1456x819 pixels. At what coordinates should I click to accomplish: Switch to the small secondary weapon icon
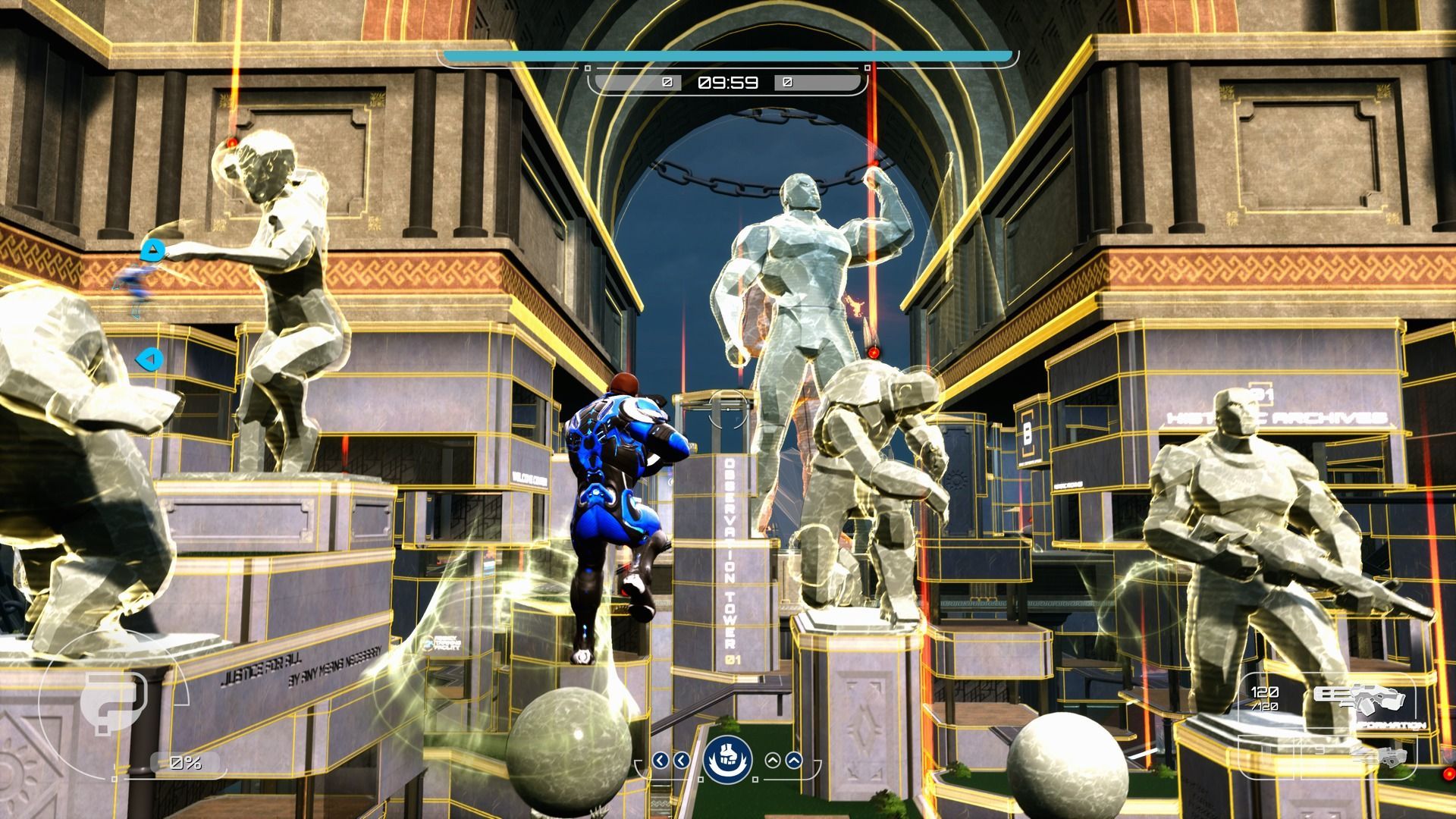(1380, 756)
